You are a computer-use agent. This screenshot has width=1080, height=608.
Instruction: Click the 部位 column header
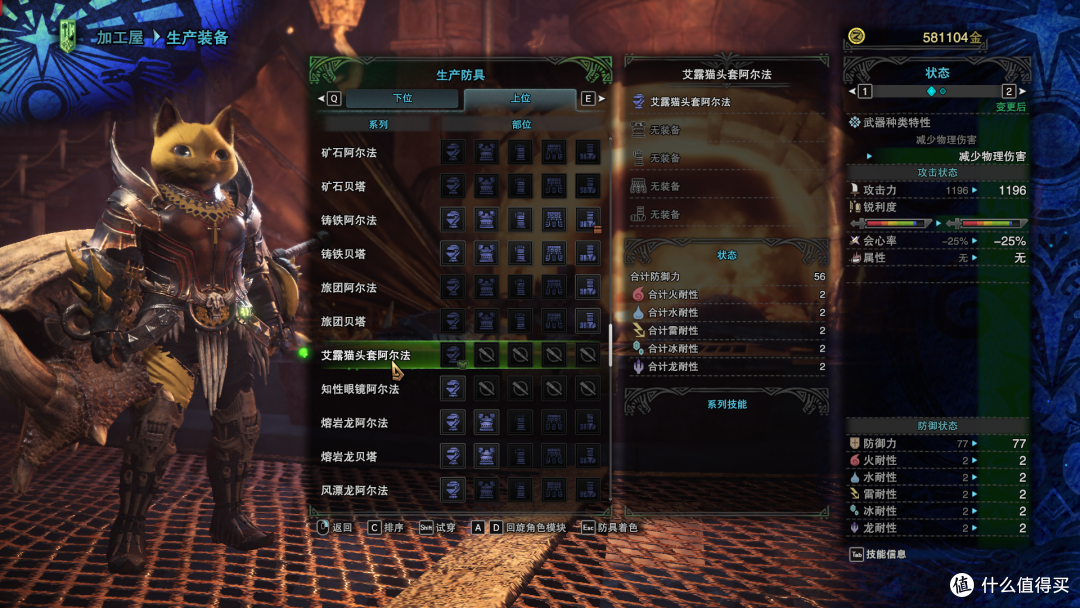point(521,125)
